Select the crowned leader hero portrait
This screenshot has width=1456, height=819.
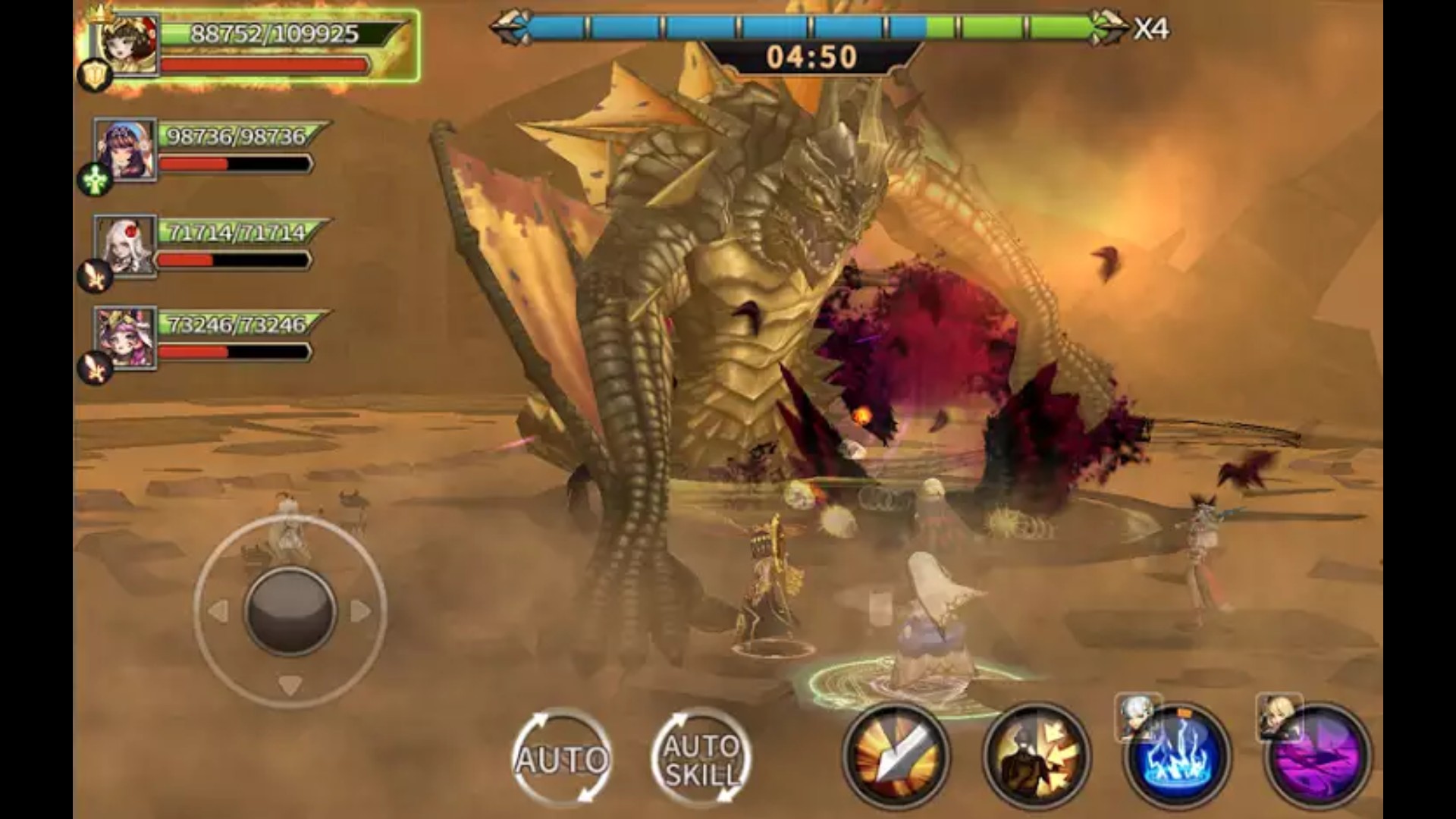[x=126, y=45]
